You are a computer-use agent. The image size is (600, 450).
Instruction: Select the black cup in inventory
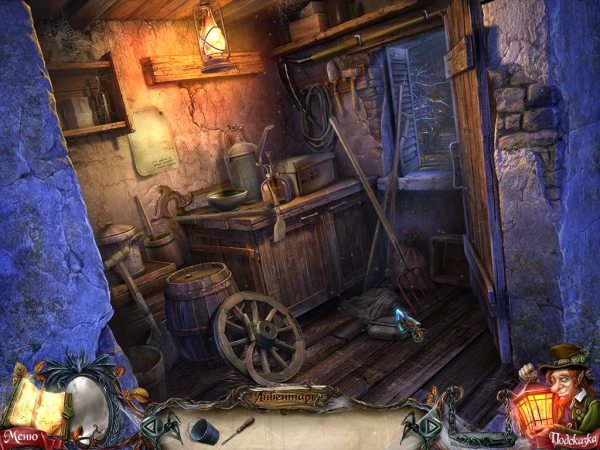pyautogui.click(x=200, y=429)
